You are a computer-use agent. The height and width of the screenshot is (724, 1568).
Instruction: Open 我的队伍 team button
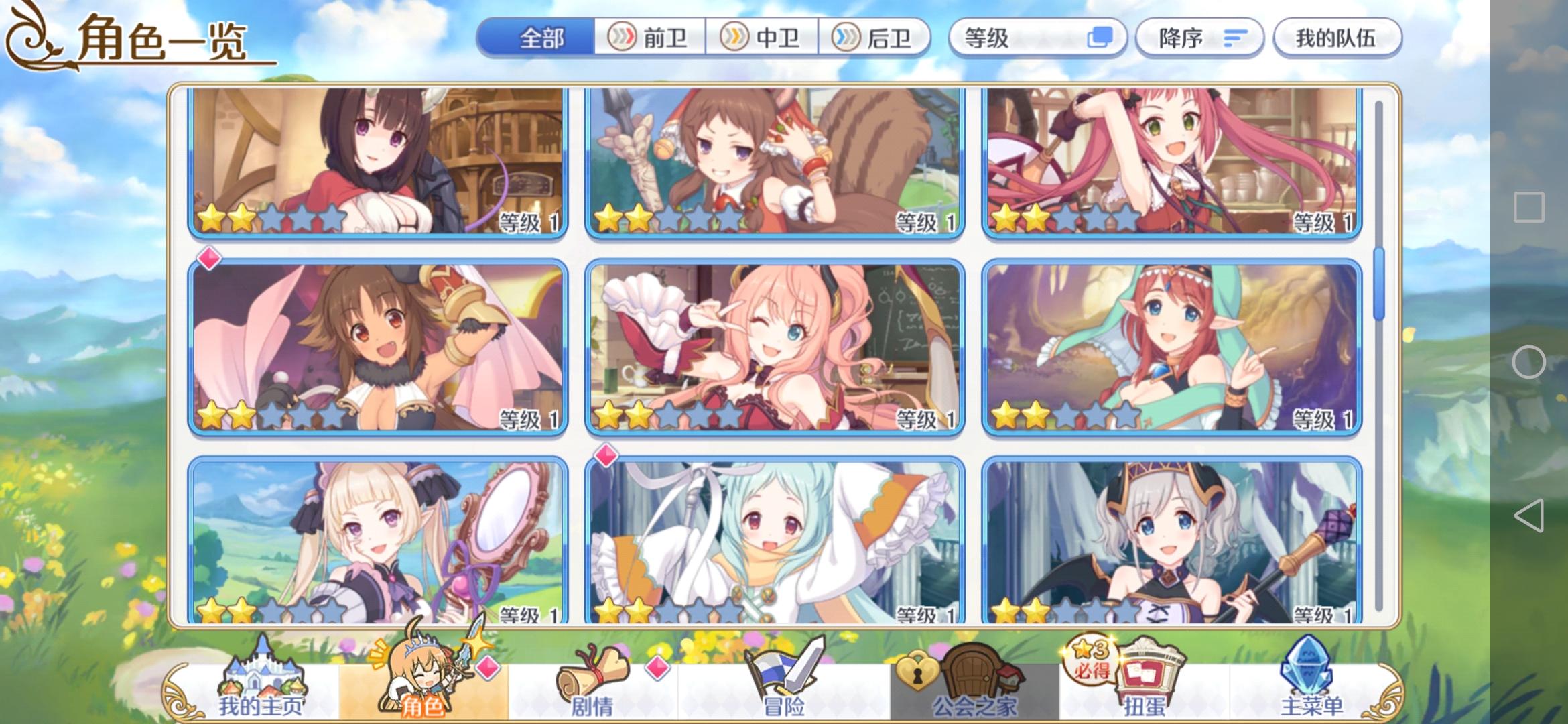click(1336, 38)
